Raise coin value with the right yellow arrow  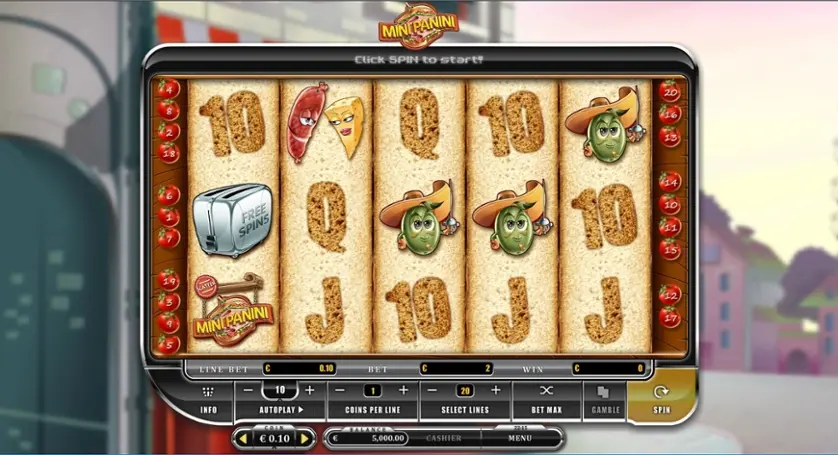click(305, 438)
